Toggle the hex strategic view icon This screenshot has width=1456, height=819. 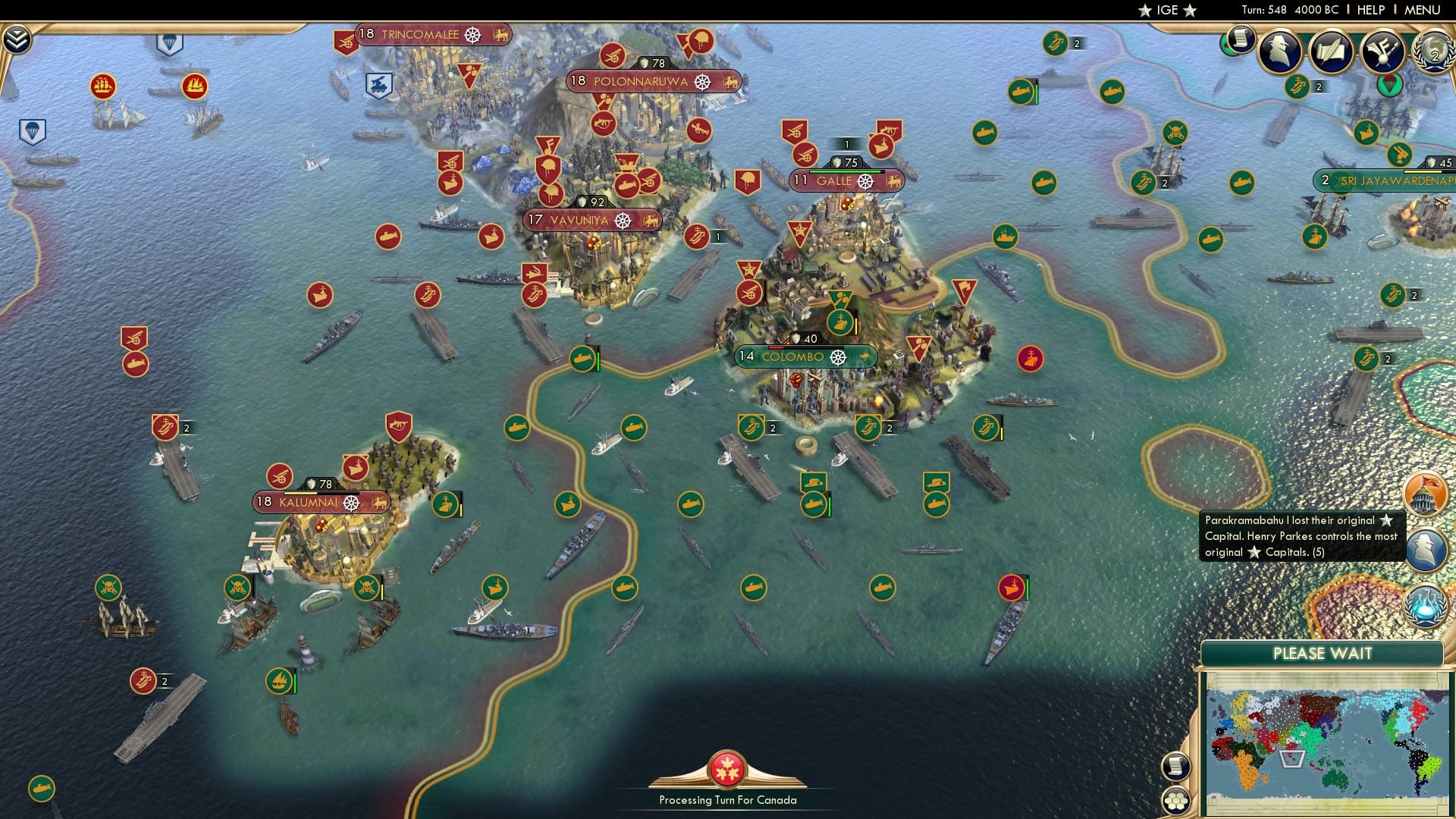[1175, 802]
